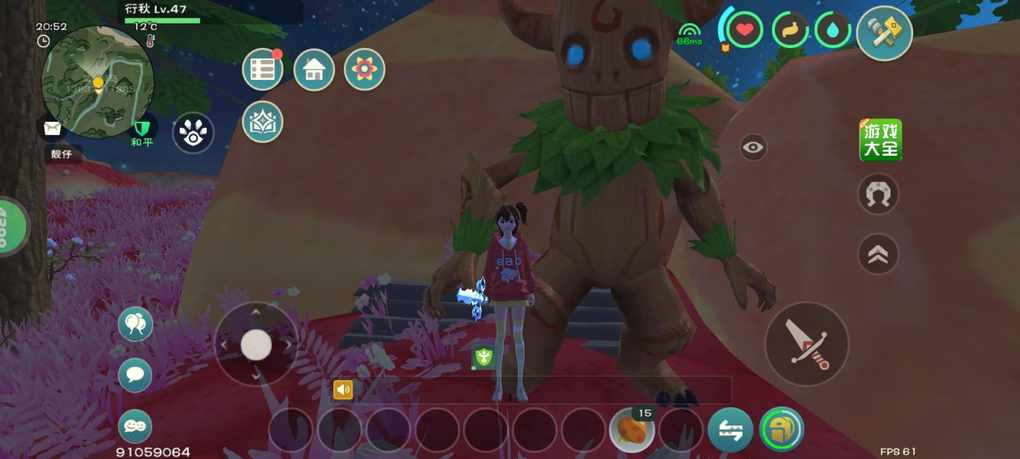The height and width of the screenshot is (459, 1020).
Task: Click the orange speaker sound icon
Action: click(343, 390)
